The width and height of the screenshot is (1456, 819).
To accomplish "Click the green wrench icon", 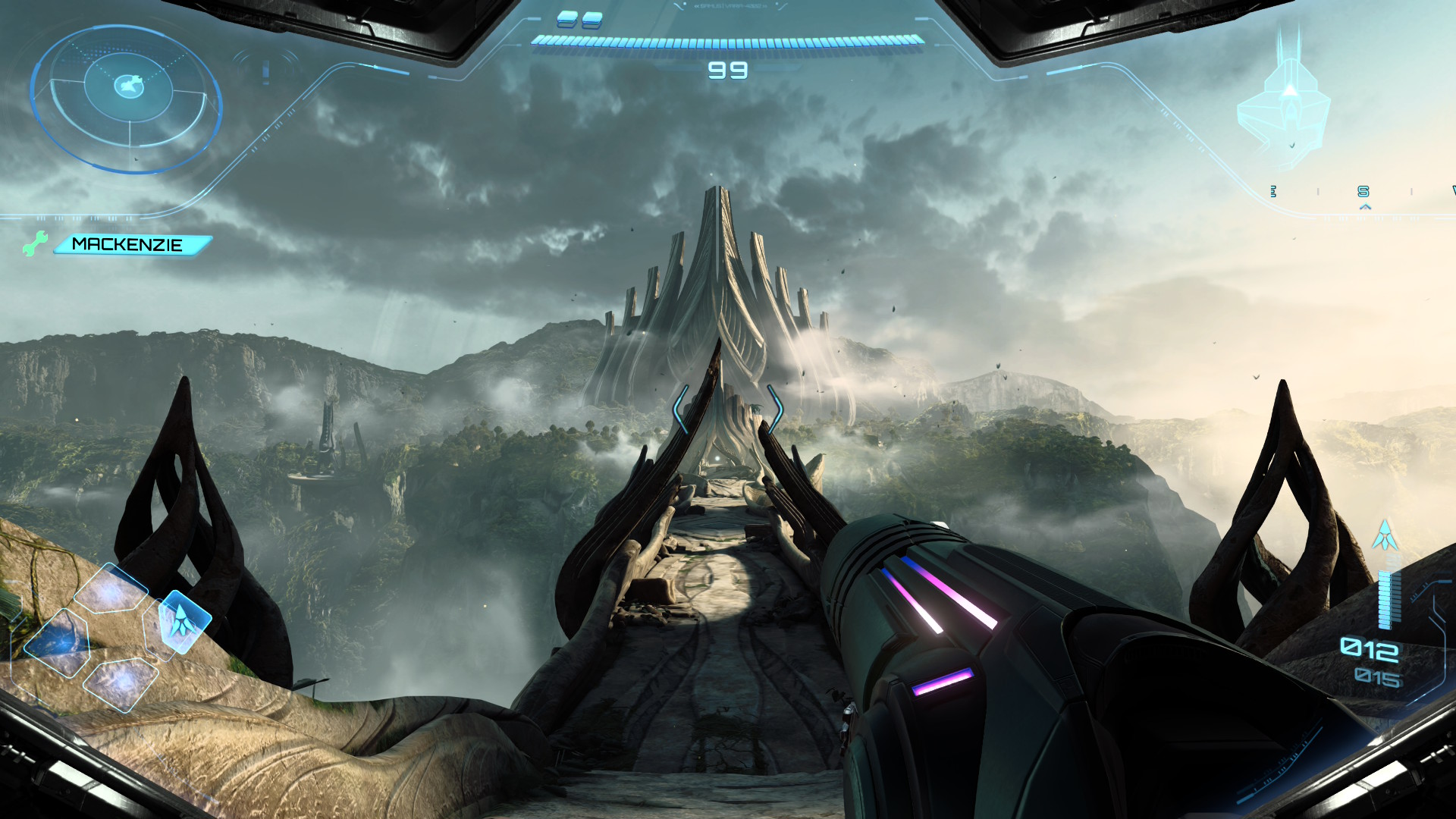I will point(34,243).
